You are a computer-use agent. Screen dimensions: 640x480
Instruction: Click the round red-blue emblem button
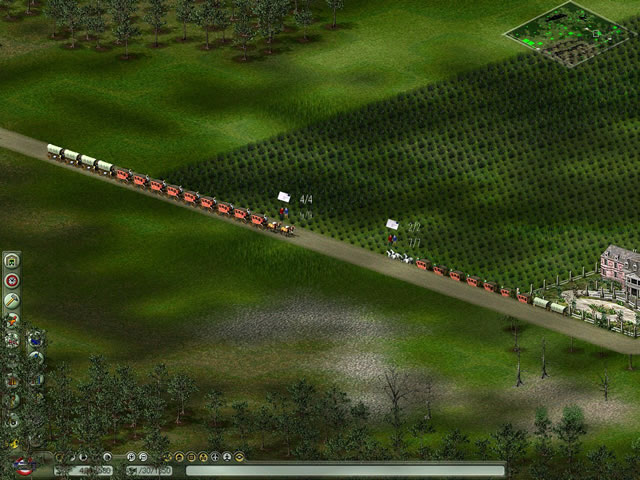21,467
